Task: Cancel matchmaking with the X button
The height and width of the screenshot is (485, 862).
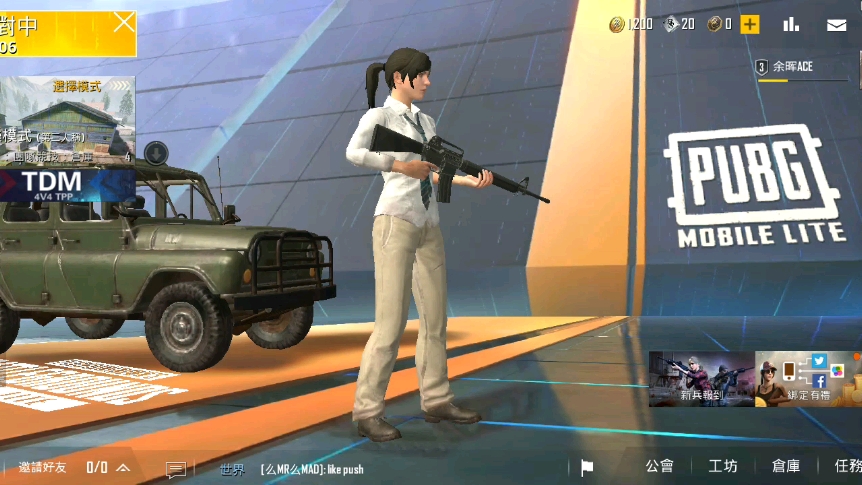Action: tap(123, 21)
